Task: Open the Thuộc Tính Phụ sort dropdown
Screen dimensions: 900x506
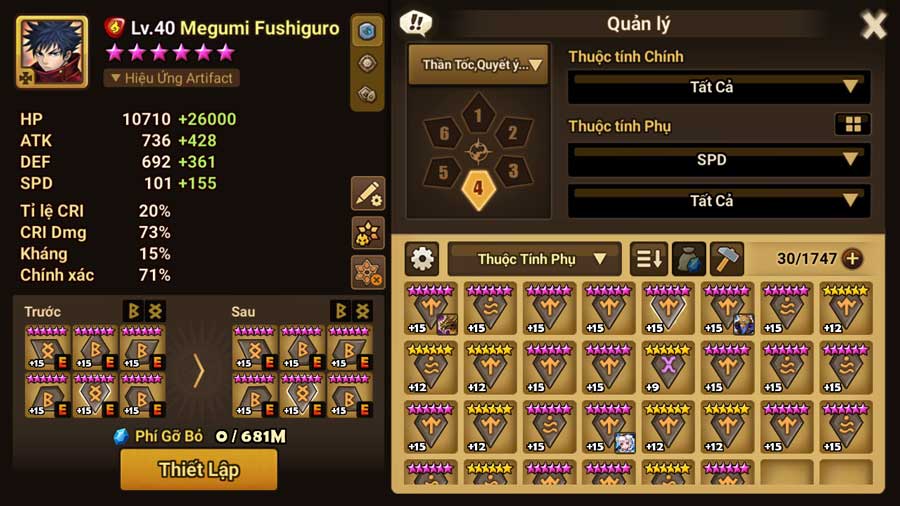Action: [534, 259]
